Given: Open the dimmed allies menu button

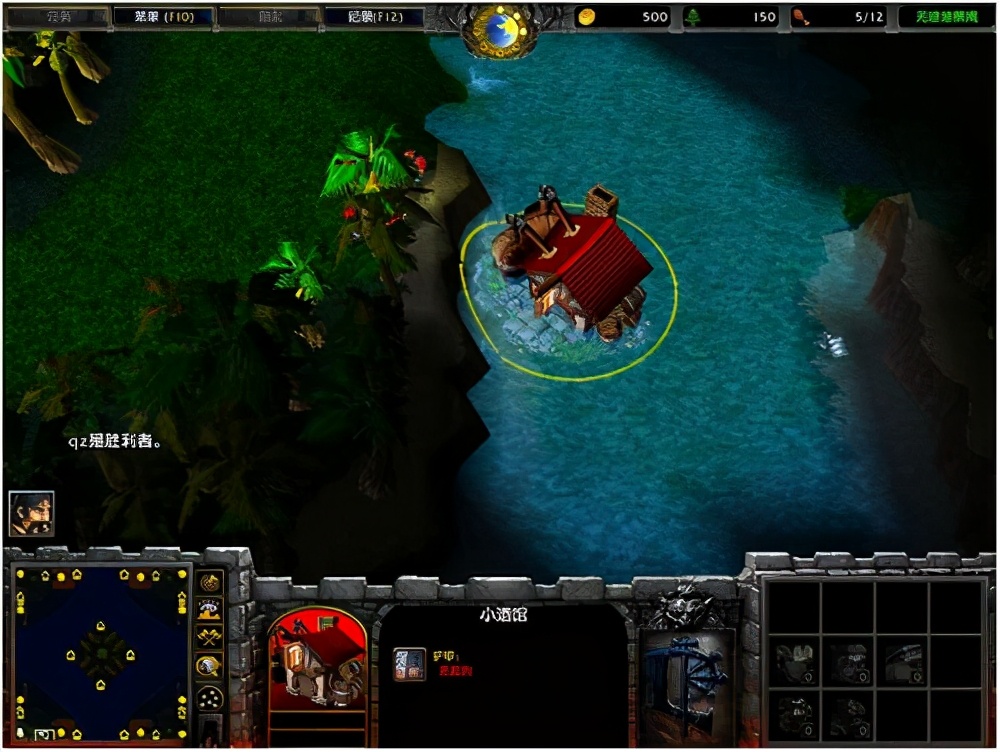Looking at the screenshot, I should coord(268,17).
